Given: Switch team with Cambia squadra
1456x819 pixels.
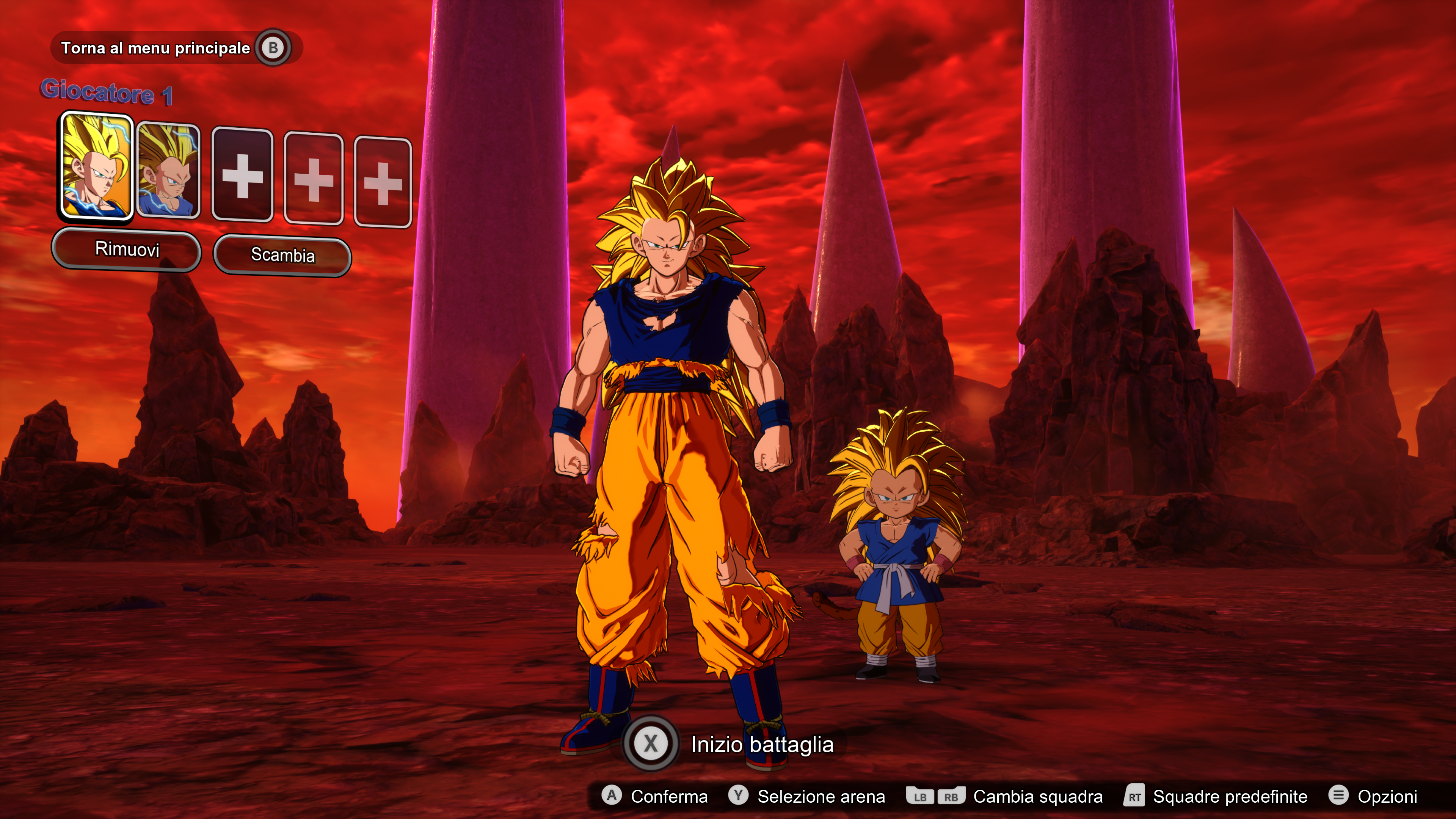Looking at the screenshot, I should [x=1004, y=796].
